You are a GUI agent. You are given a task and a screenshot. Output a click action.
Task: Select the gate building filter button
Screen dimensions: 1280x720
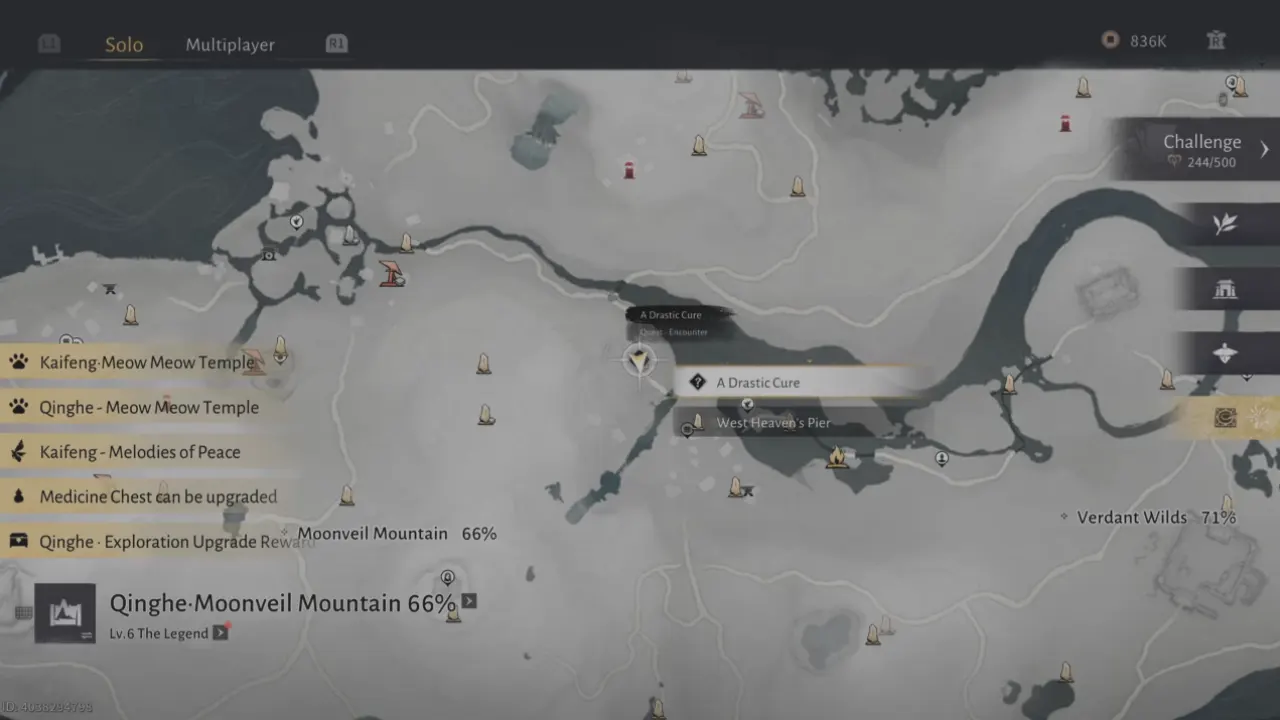click(x=1225, y=289)
